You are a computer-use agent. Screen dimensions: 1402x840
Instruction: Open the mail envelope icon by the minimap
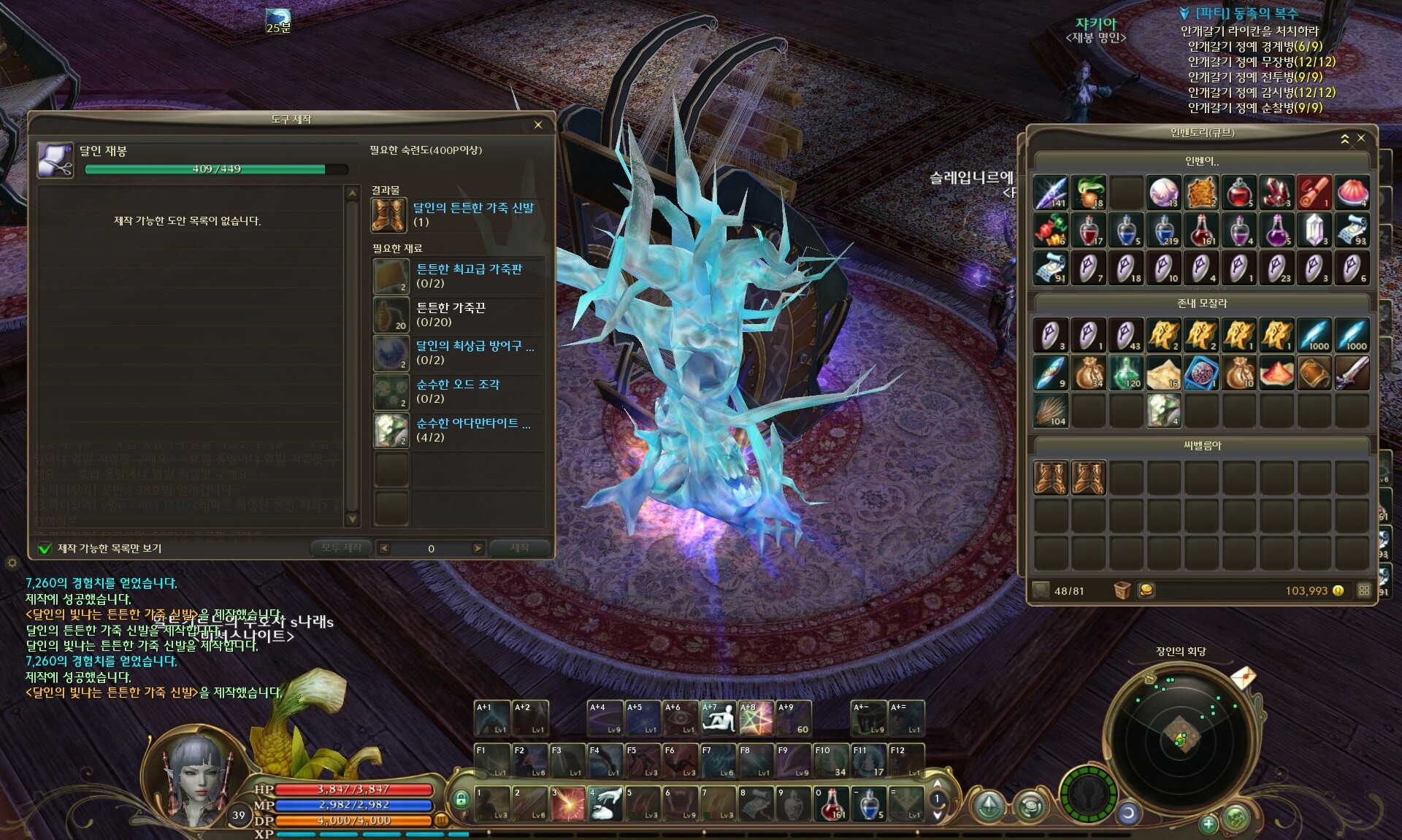point(1242,677)
